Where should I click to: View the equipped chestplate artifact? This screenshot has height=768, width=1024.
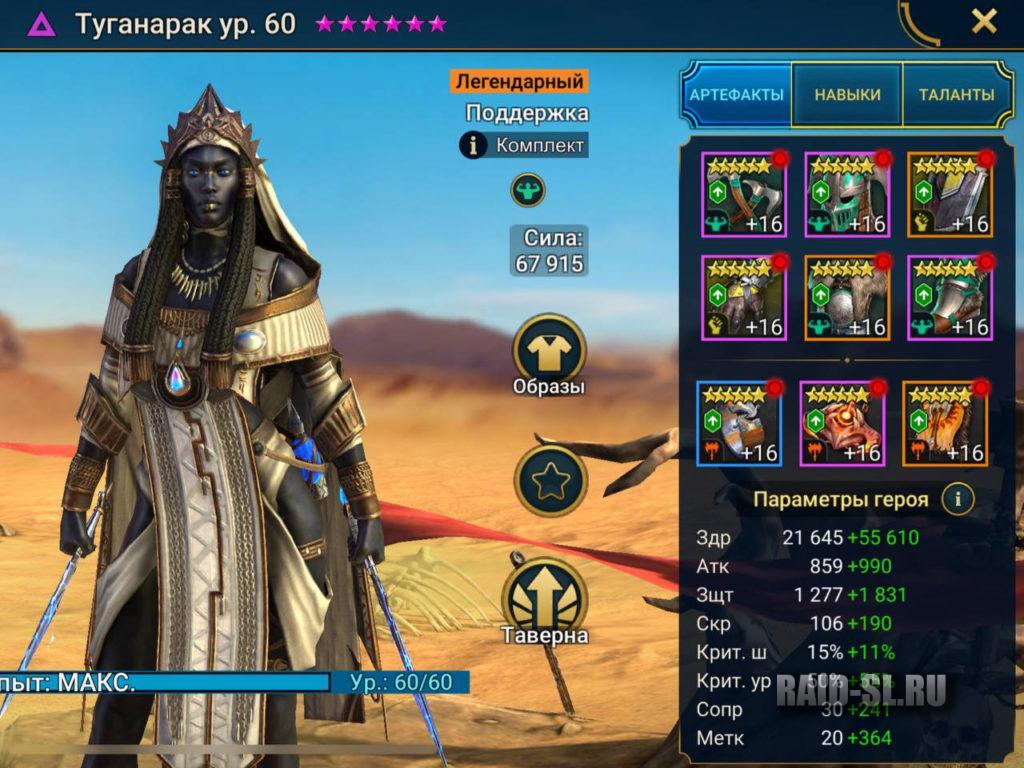[x=847, y=297]
